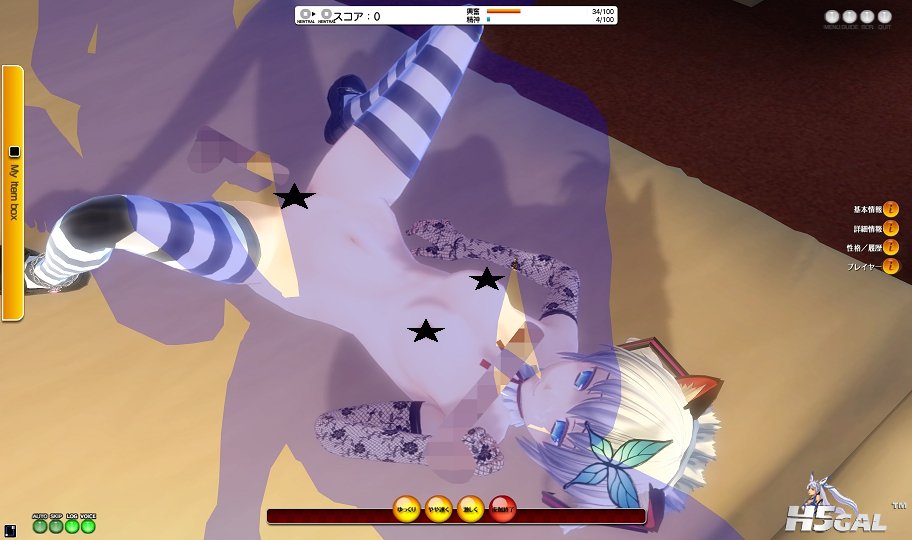The width and height of the screenshot is (912, 540).
Task: Open the 基本情報 info button
Action: click(891, 210)
